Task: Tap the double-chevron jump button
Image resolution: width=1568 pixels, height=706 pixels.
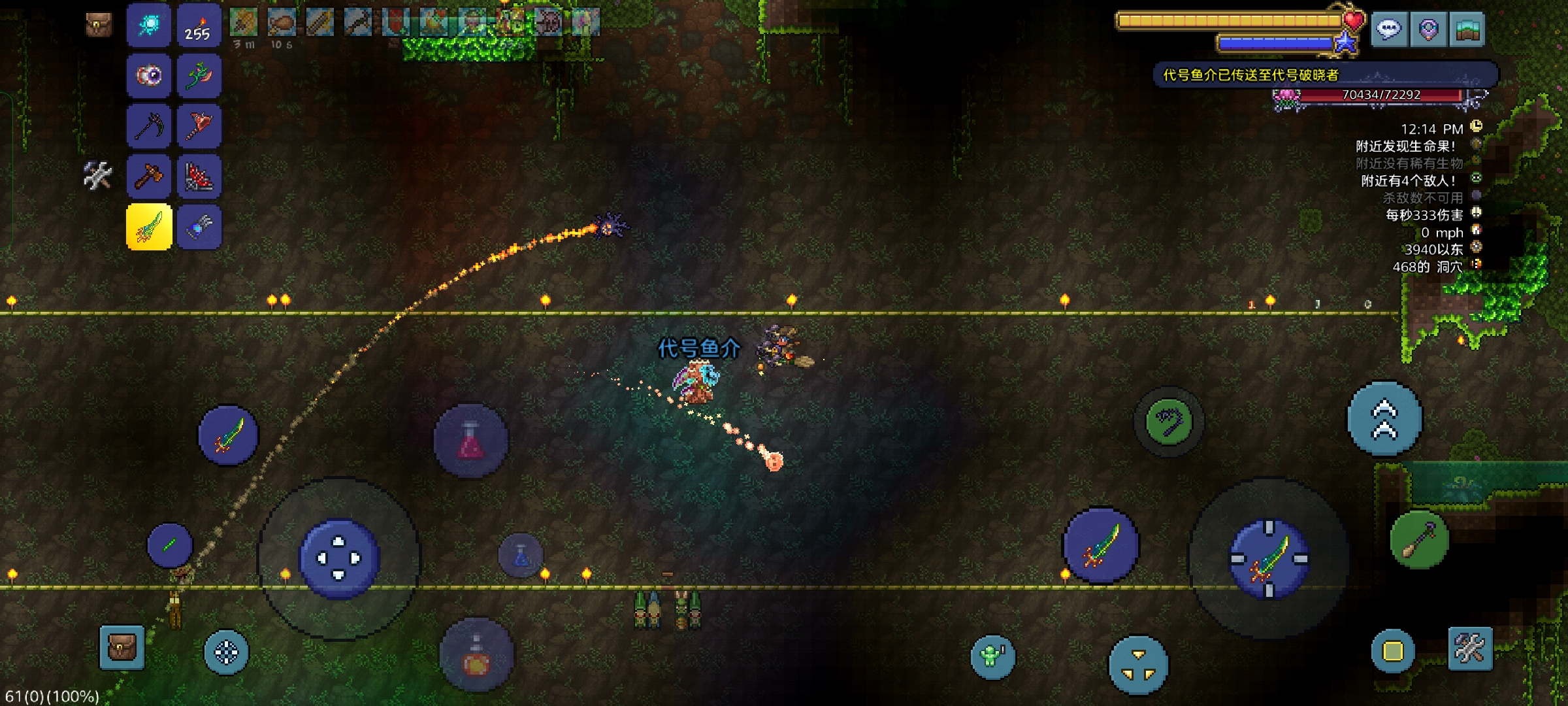Action: click(1384, 419)
